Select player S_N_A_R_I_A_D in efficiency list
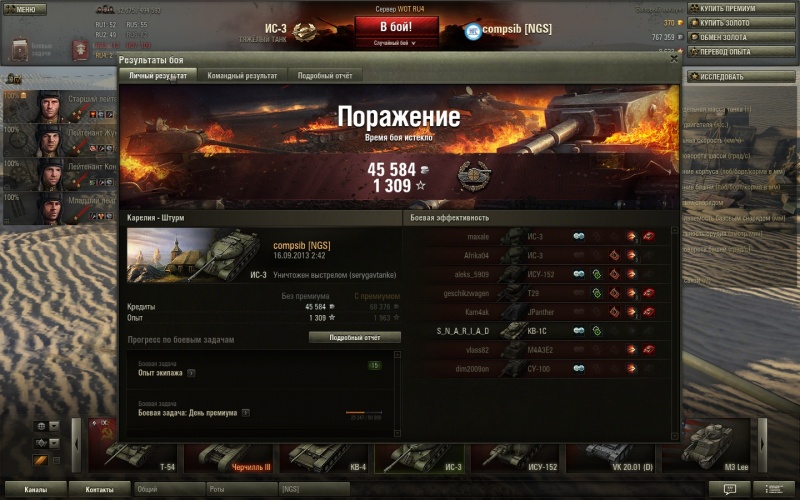800x500 pixels. (463, 330)
